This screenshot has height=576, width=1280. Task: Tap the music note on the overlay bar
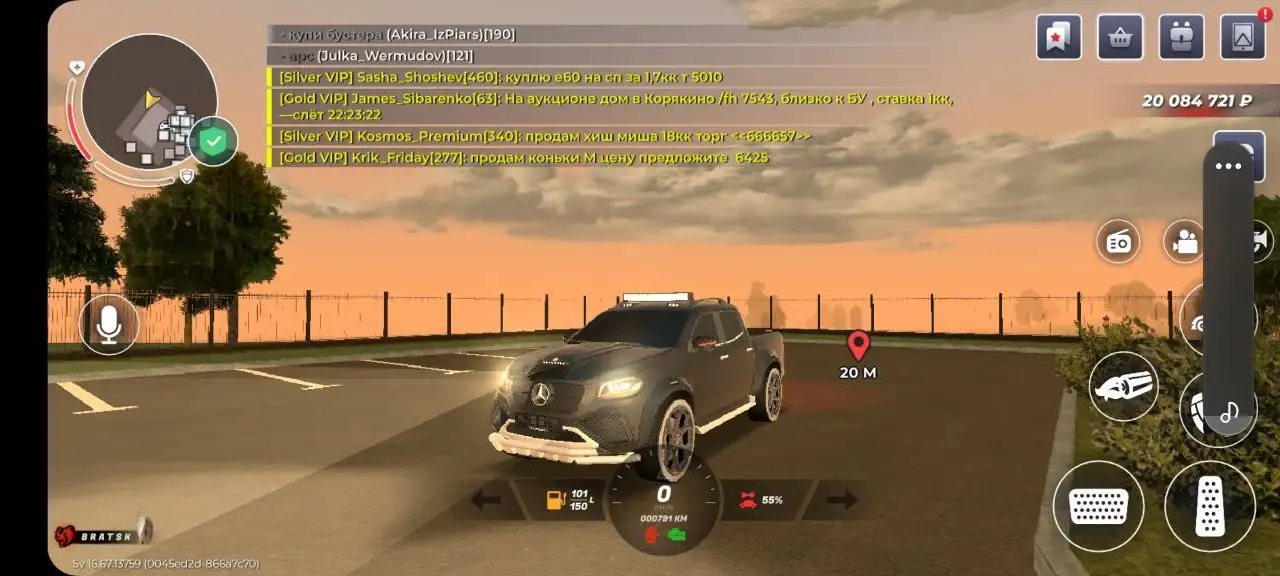1229,411
